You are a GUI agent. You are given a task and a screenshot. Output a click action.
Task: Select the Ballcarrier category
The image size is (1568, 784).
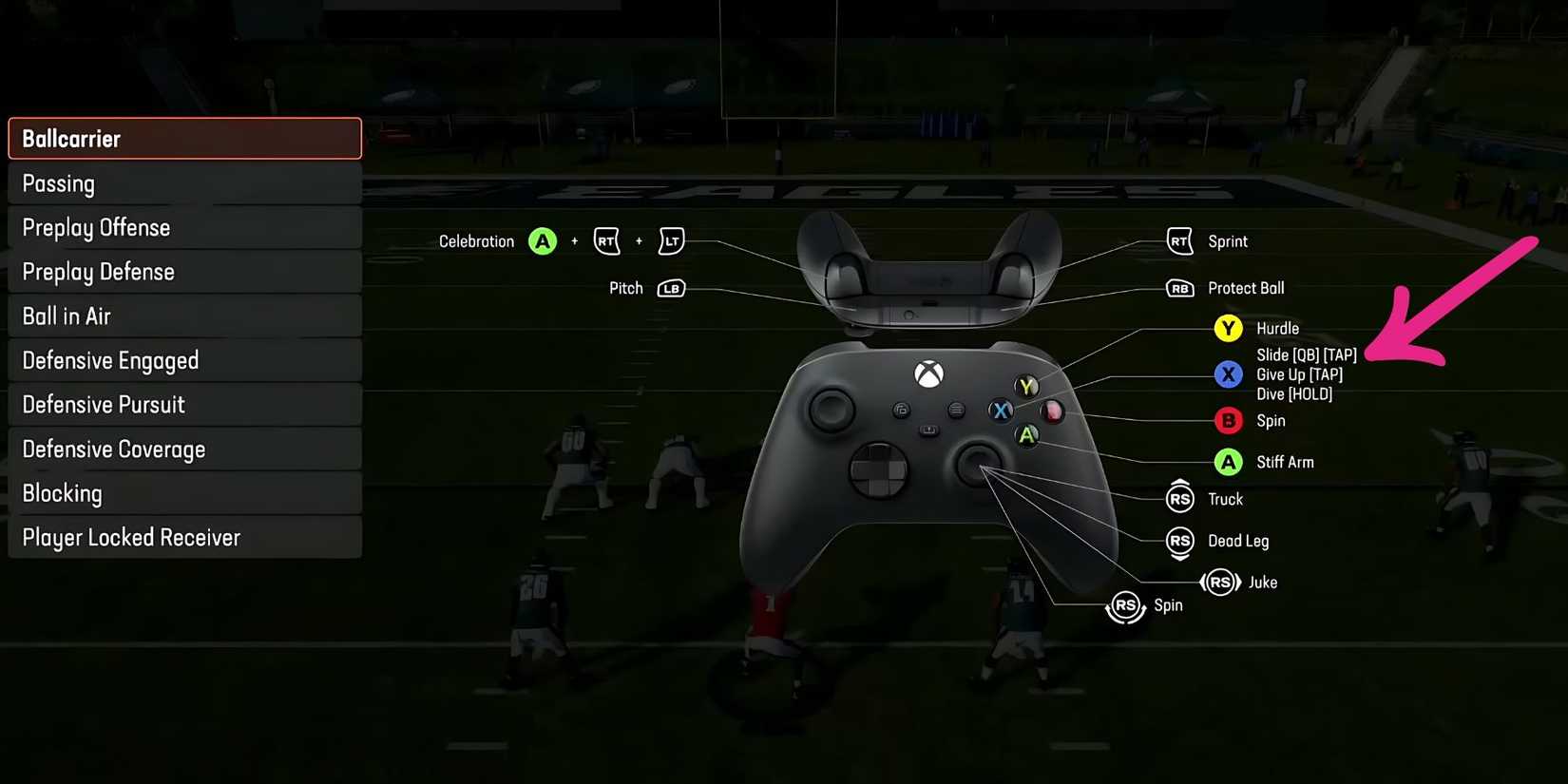184,138
